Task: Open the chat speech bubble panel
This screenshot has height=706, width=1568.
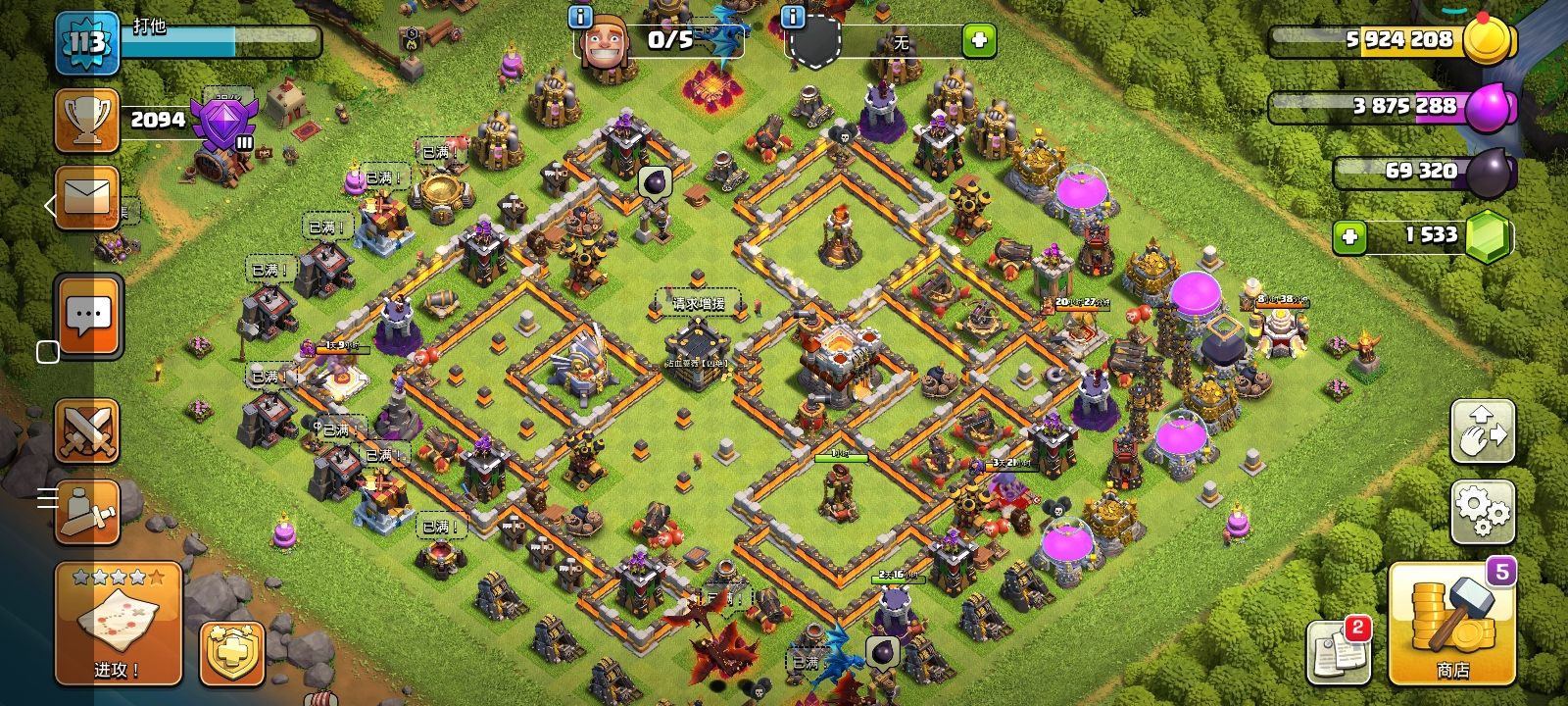Action: tap(89, 316)
